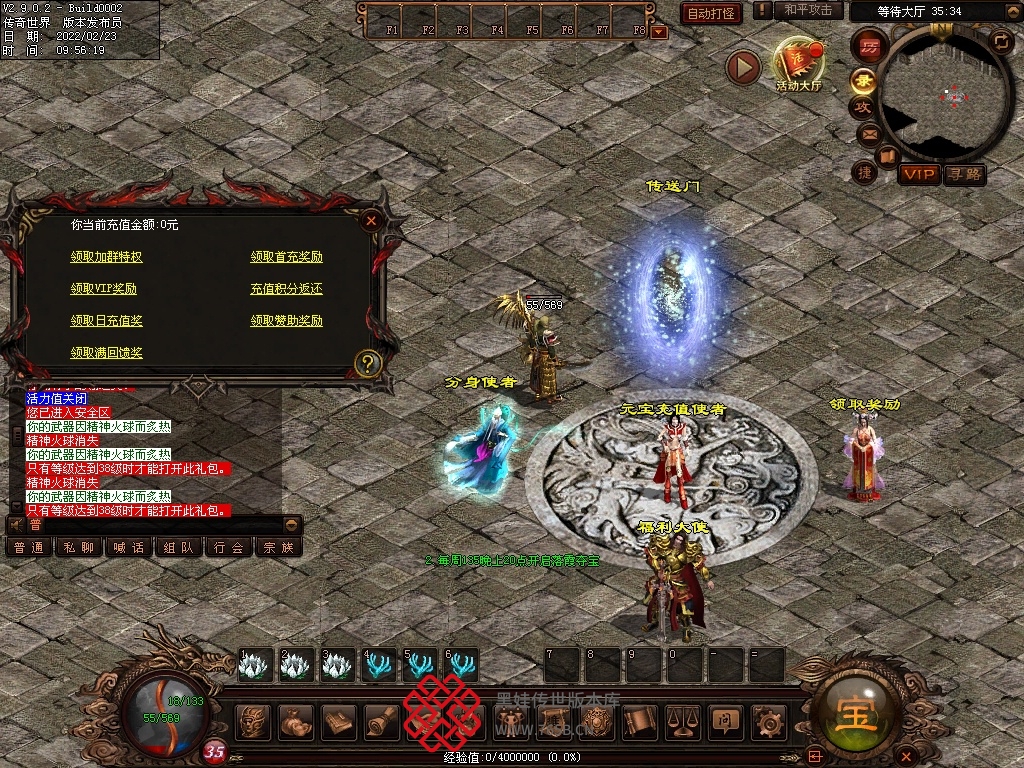Choose the 充值积分返还 option
Image resolution: width=1024 pixels, height=768 pixels.
point(286,289)
